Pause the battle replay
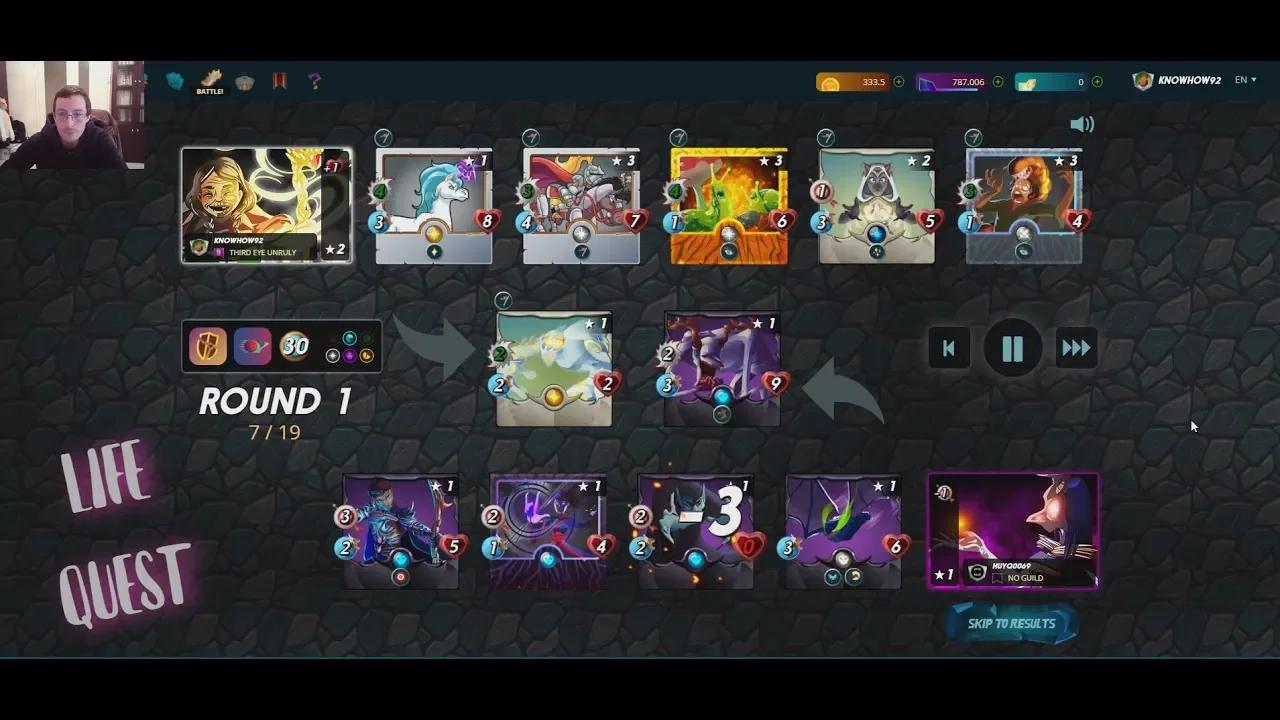 [x=1012, y=348]
